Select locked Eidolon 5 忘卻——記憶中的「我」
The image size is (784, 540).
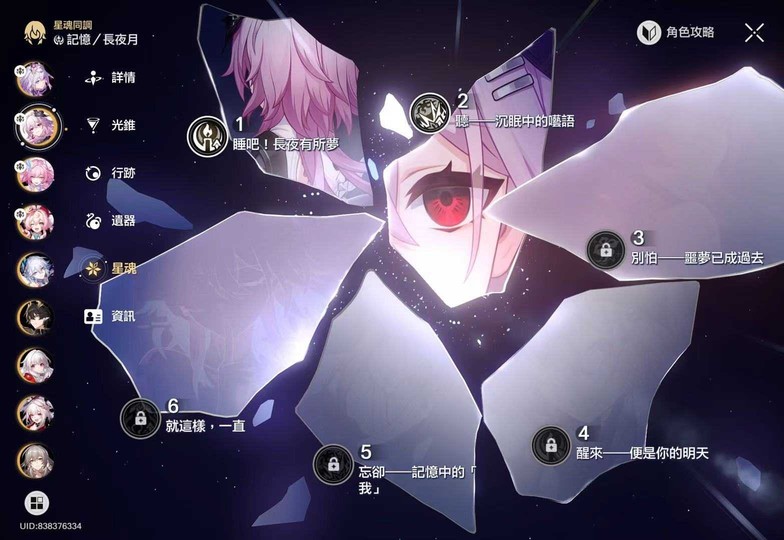[x=332, y=464]
